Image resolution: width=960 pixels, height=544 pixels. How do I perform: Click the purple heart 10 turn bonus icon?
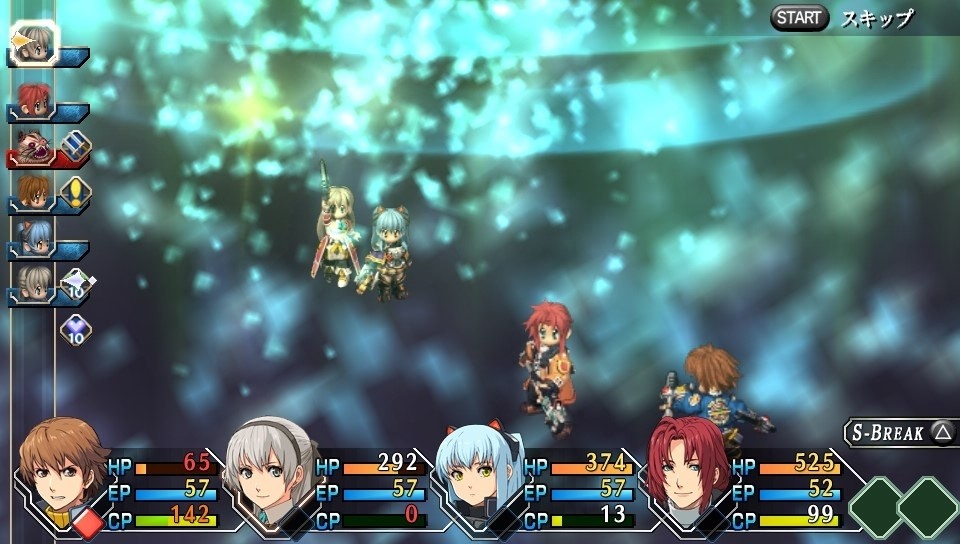point(76,328)
